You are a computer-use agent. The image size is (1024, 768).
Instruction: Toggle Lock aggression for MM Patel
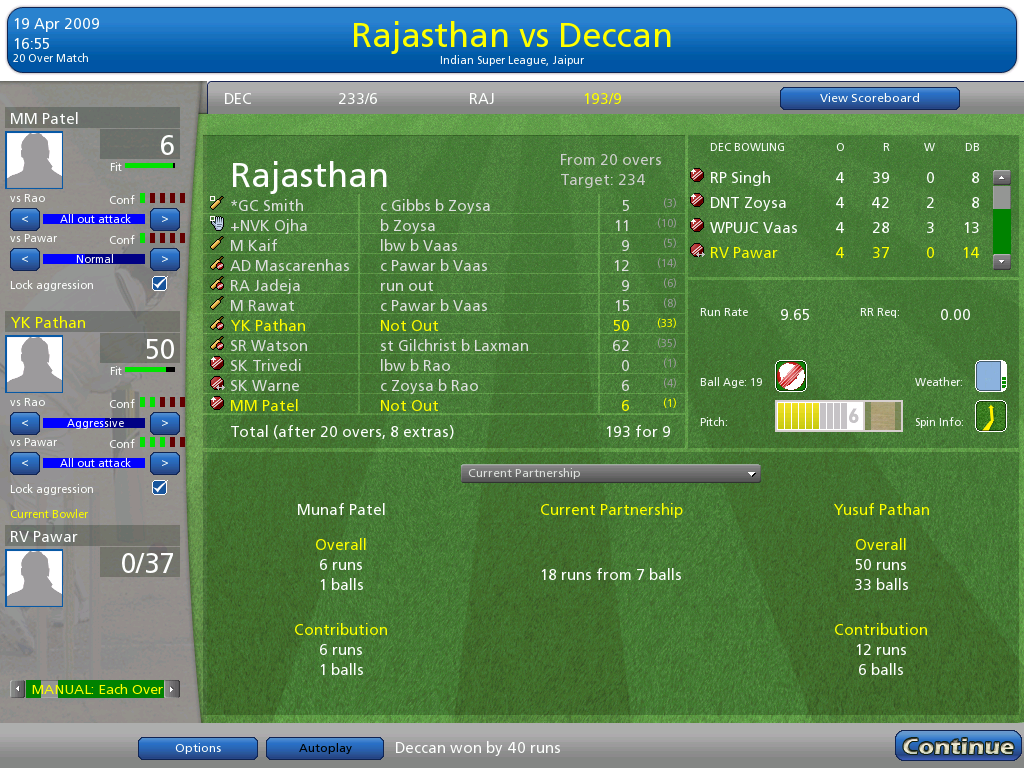tap(159, 284)
